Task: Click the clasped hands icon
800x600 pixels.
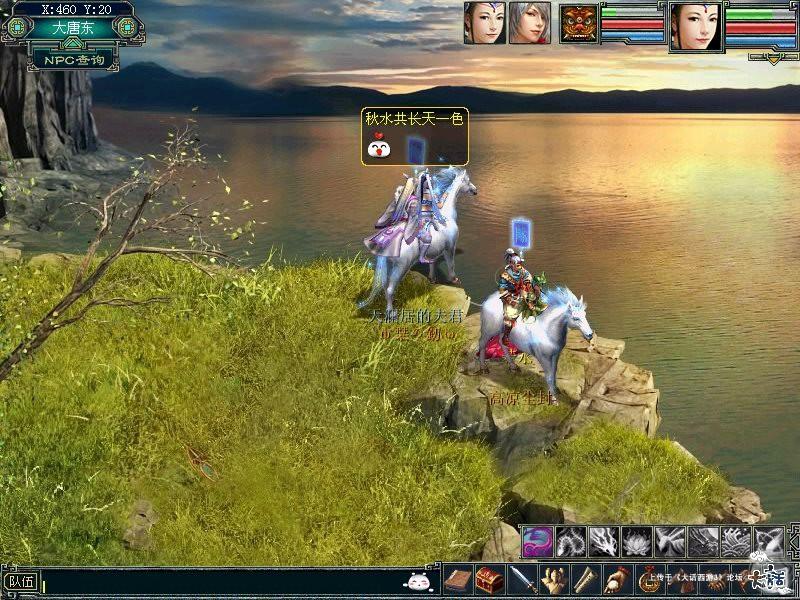Action: pos(555,579)
